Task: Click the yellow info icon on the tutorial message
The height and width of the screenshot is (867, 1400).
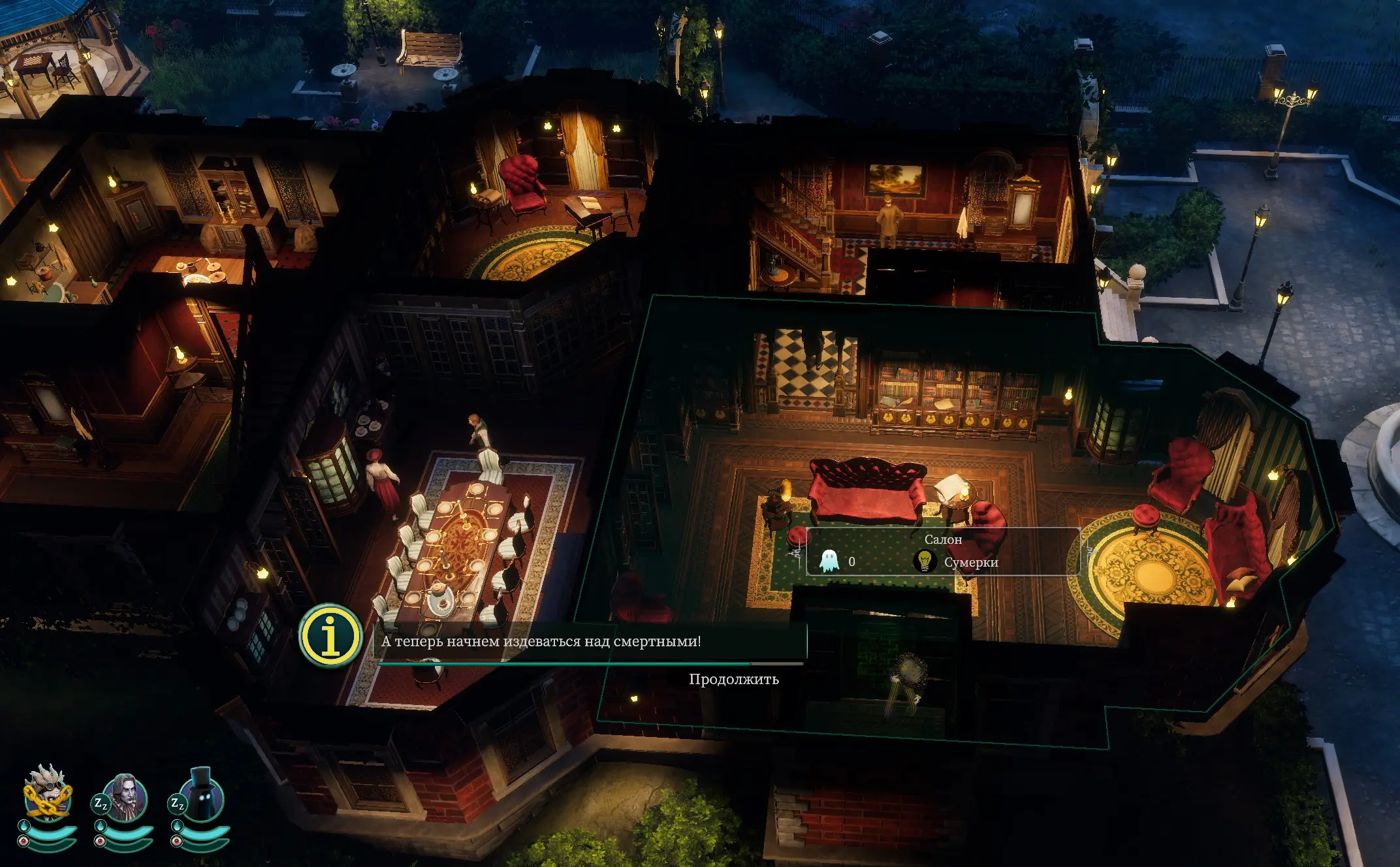Action: 331,636
